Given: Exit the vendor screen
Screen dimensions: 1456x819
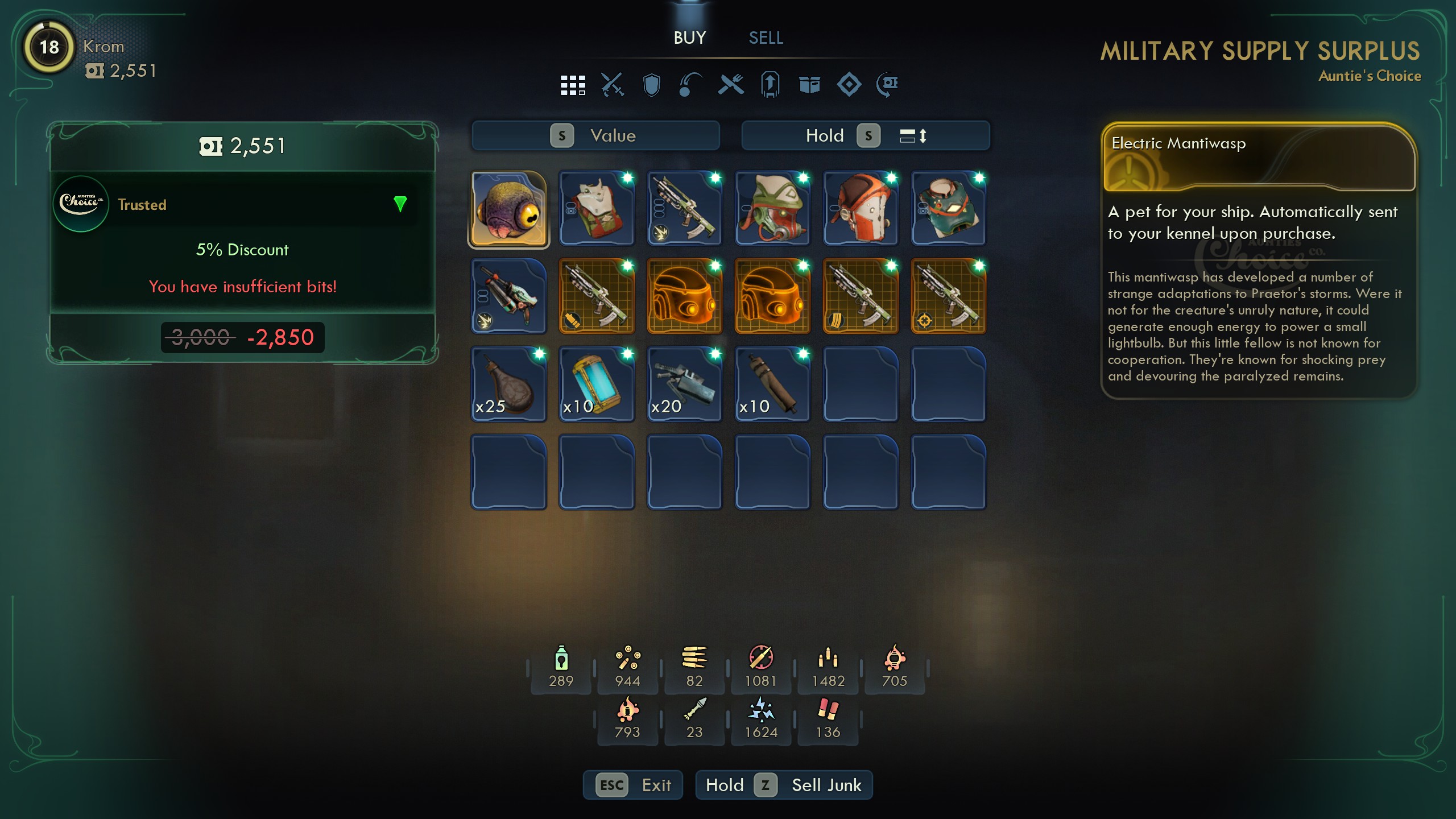Looking at the screenshot, I should (632, 785).
